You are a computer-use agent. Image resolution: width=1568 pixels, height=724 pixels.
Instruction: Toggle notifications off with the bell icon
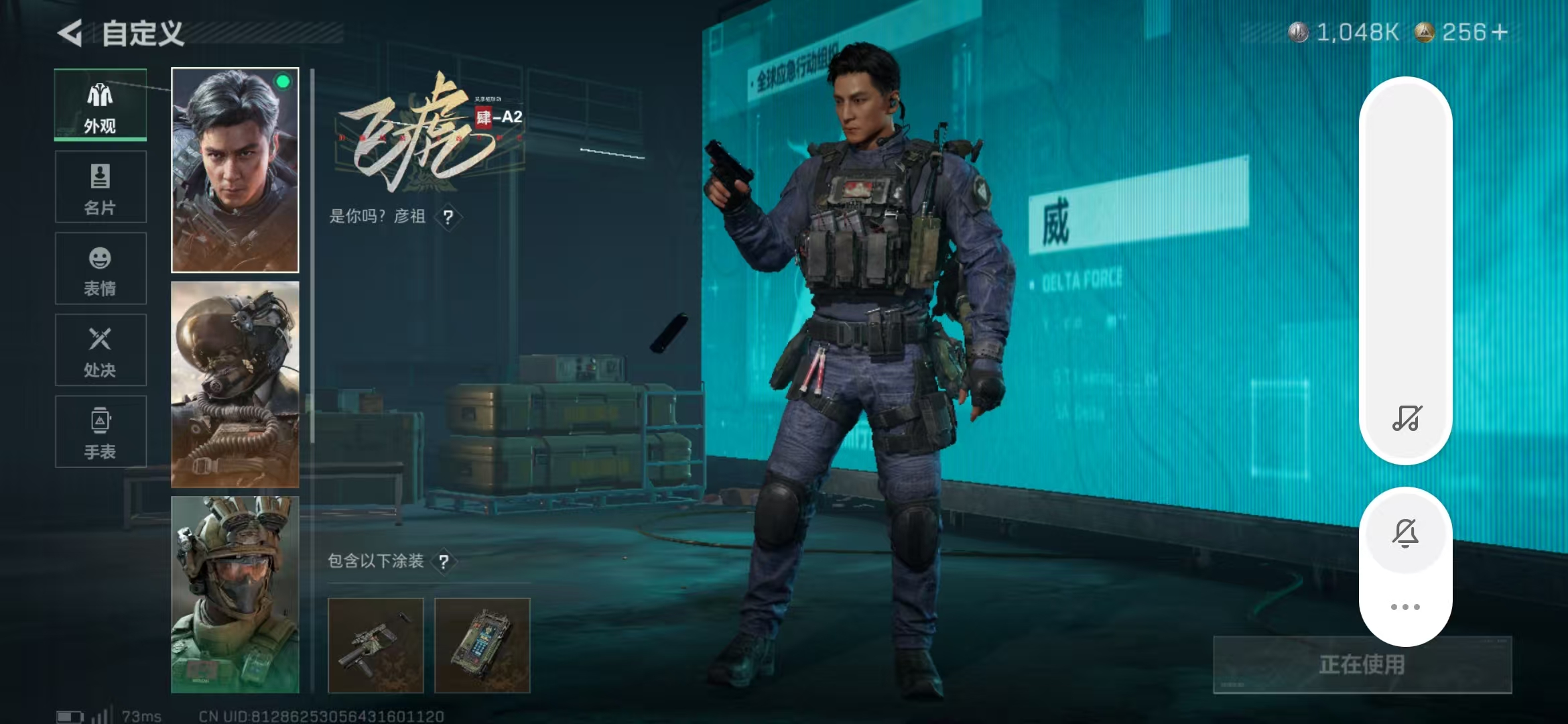1406,533
